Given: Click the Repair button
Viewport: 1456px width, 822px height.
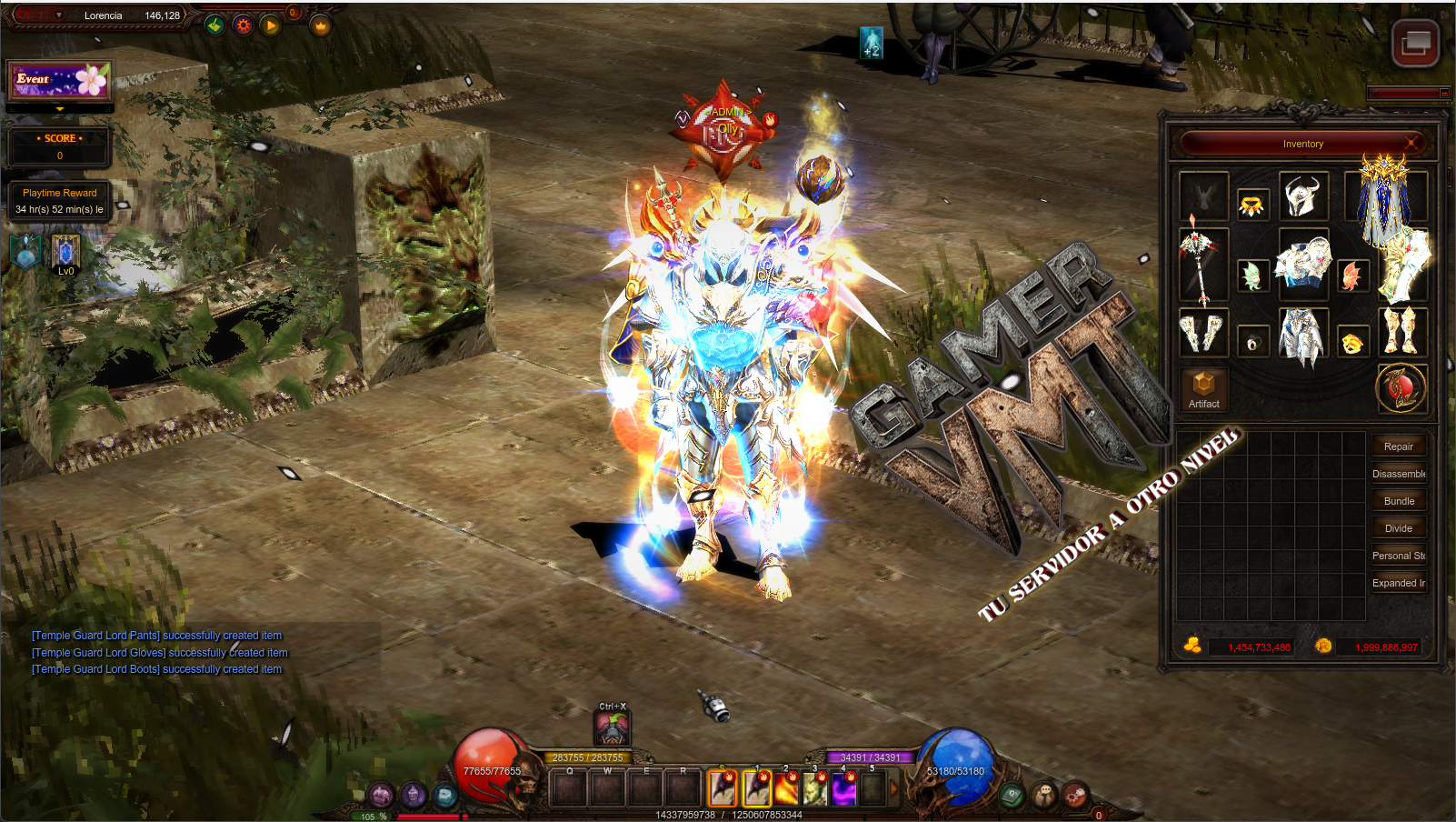Looking at the screenshot, I should tap(1398, 446).
